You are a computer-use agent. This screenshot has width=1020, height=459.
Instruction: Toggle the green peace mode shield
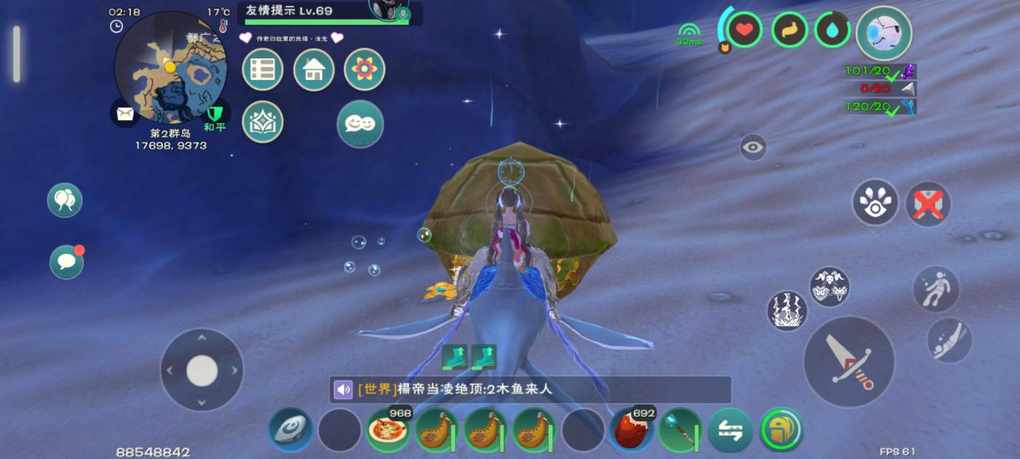click(x=214, y=112)
